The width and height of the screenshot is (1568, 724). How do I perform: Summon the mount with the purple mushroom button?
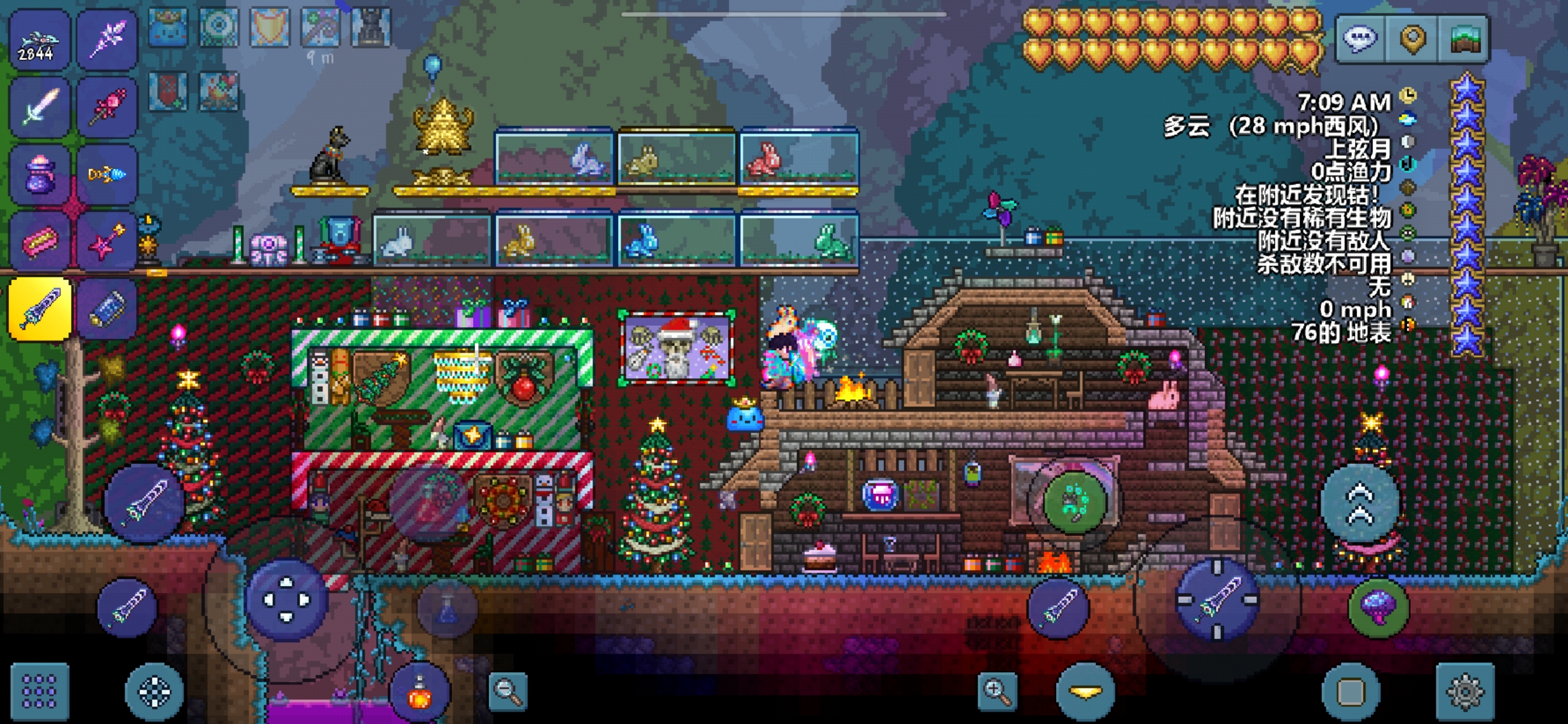click(x=1378, y=606)
